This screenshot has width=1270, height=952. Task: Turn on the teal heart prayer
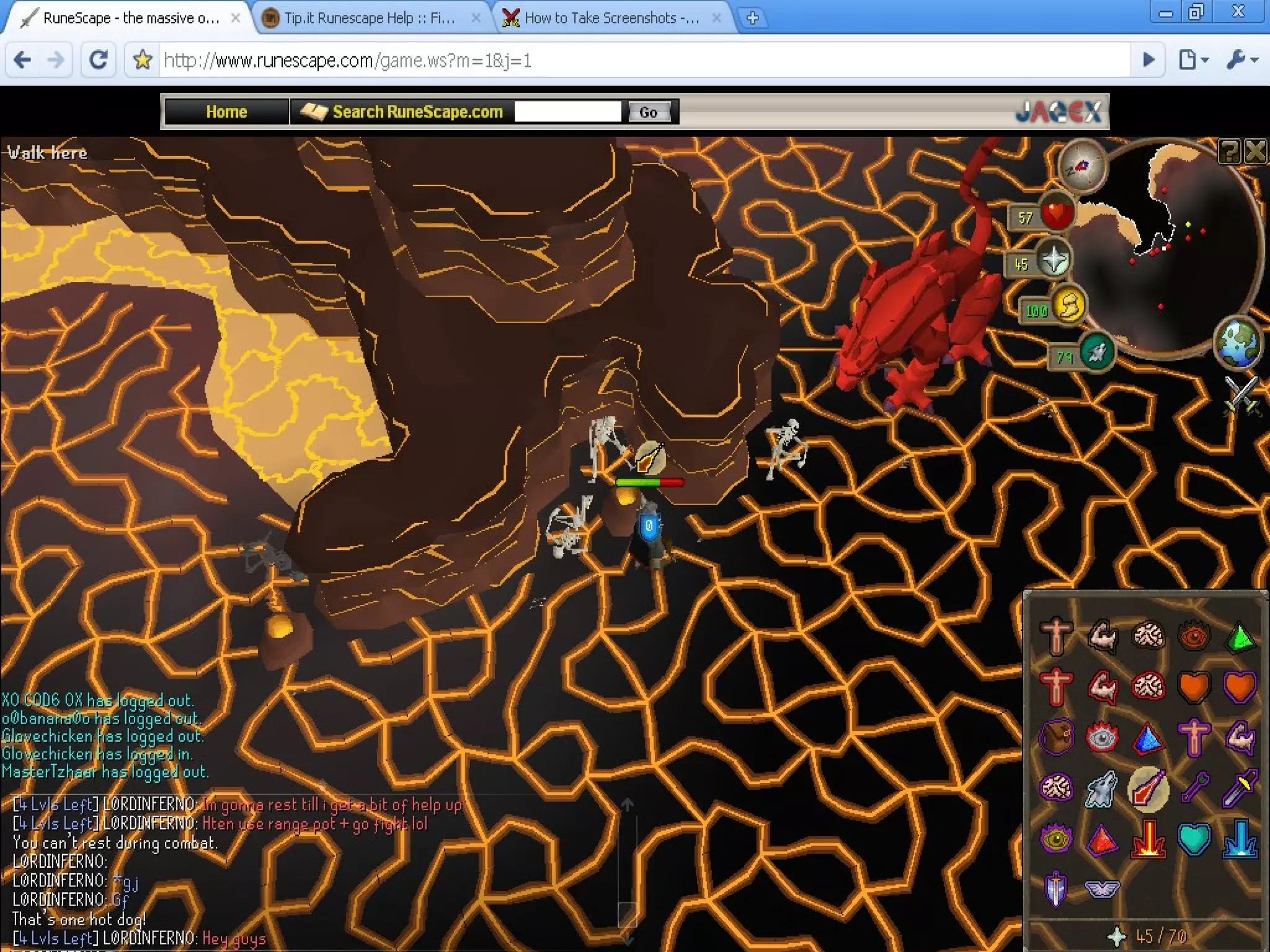[x=1194, y=839]
